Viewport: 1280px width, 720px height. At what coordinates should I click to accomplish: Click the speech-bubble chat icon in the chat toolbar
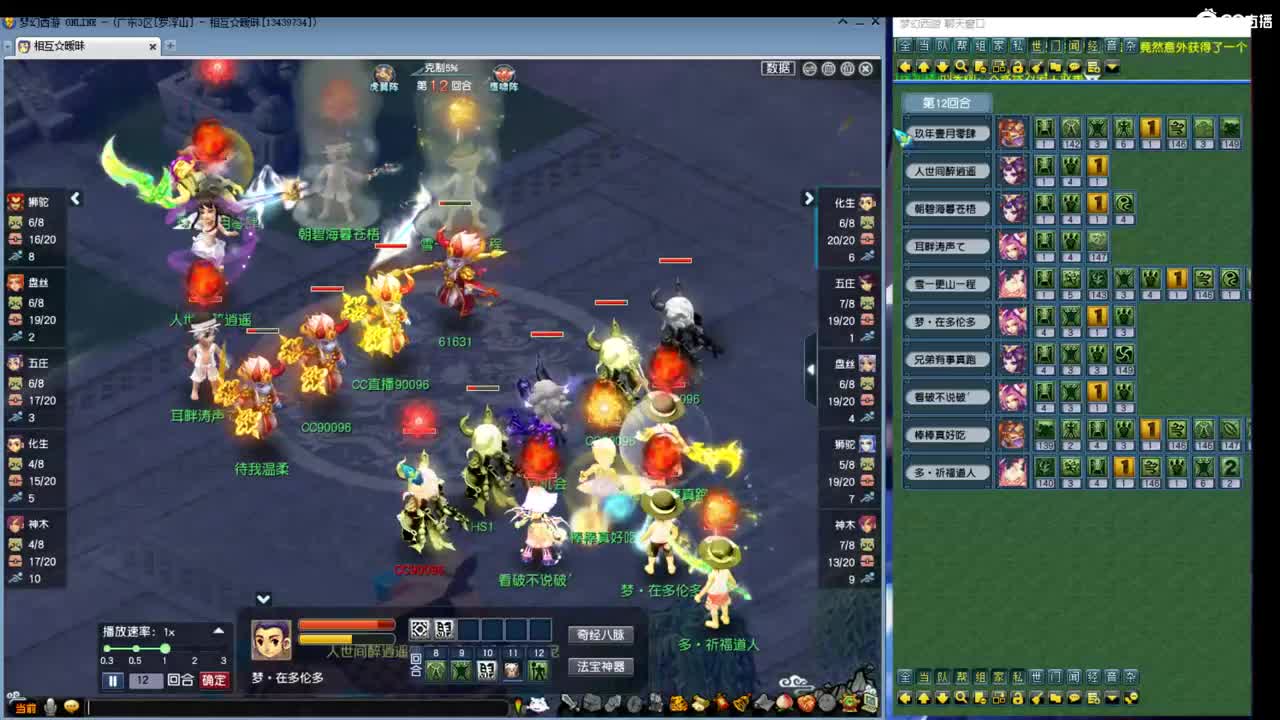tap(1074, 68)
